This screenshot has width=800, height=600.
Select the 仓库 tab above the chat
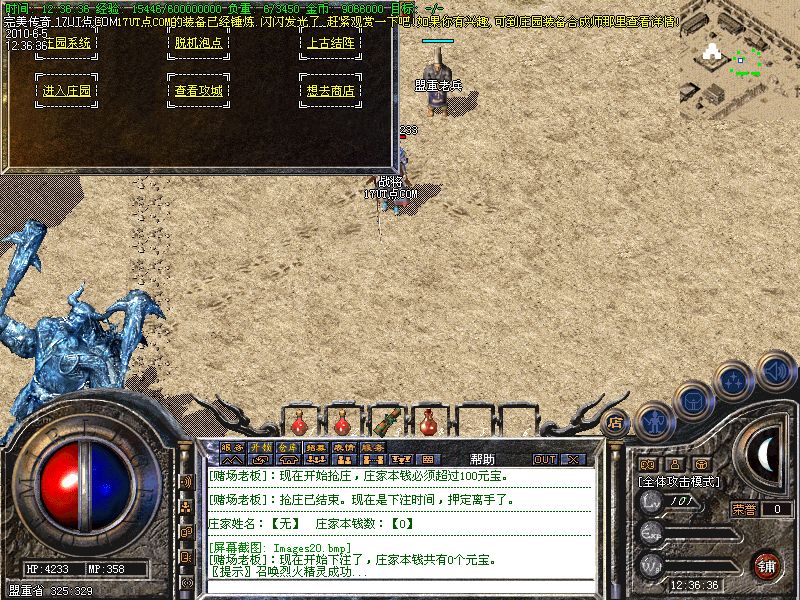click(x=288, y=447)
